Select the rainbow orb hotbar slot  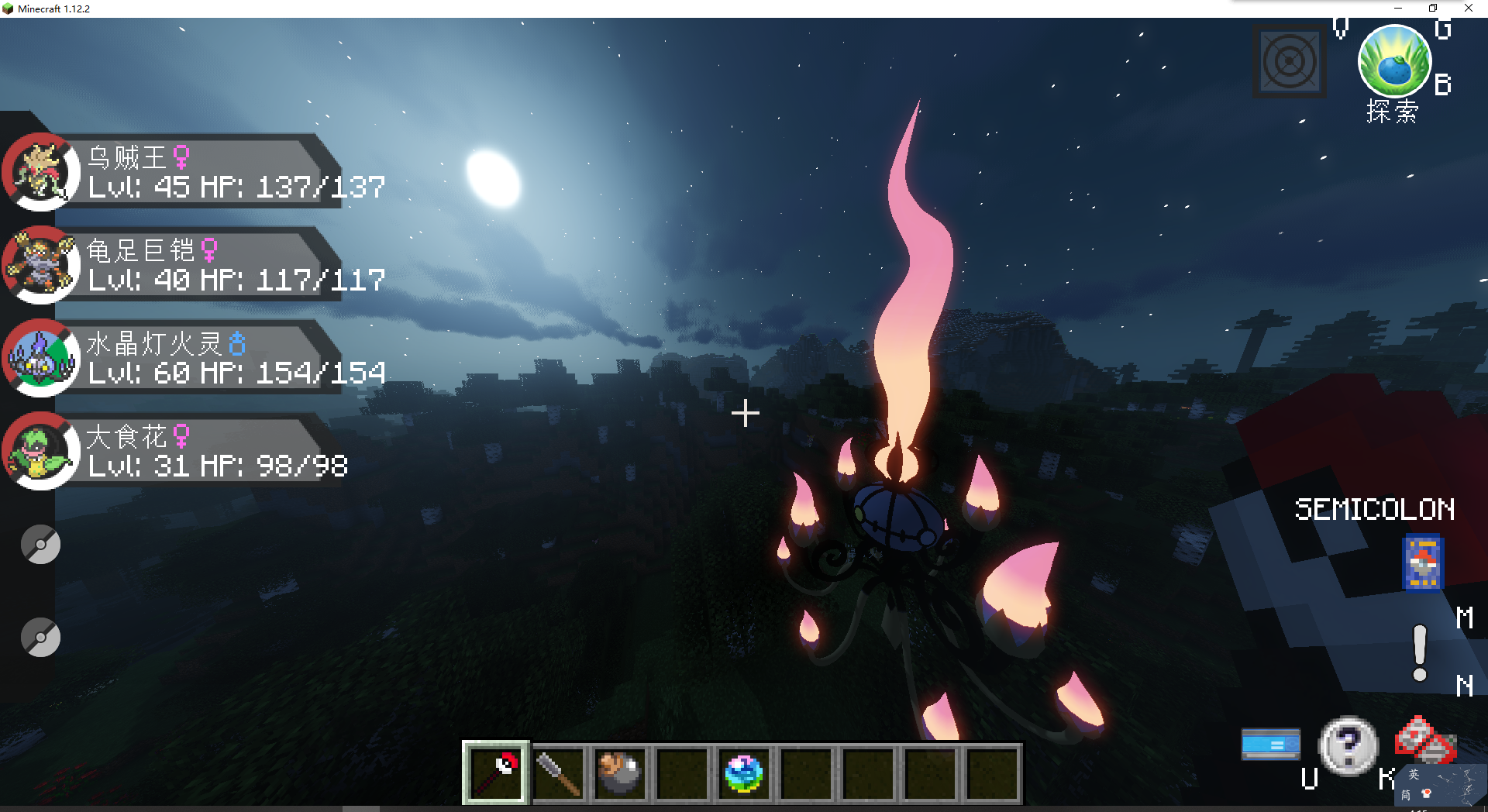pos(744,772)
